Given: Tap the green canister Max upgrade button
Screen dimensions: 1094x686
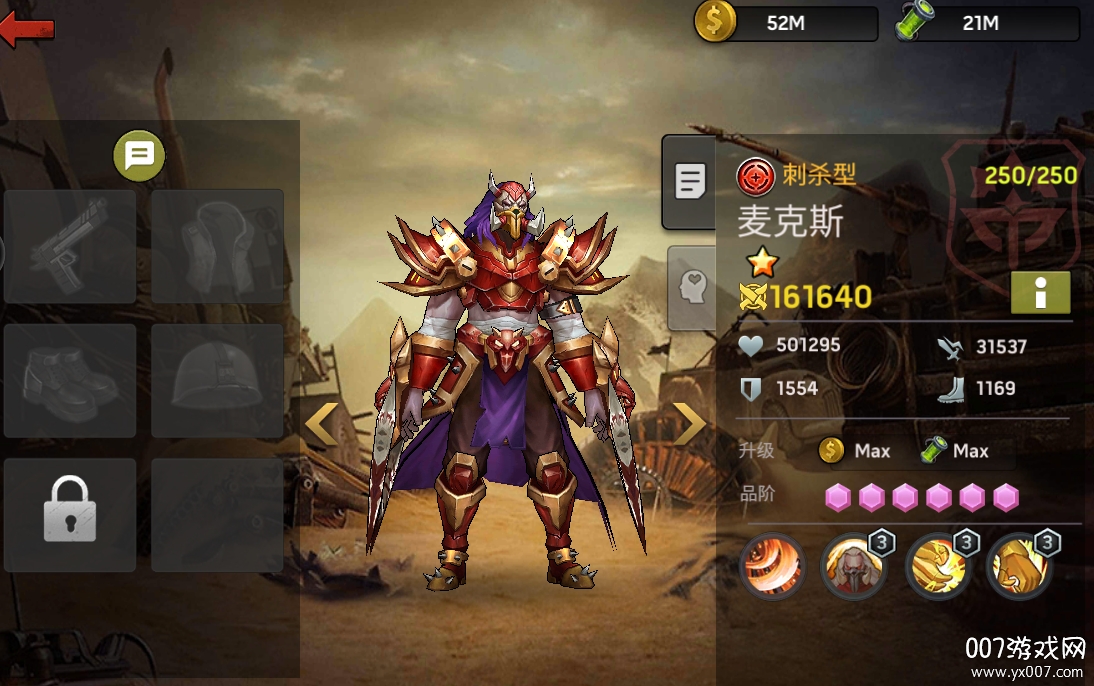Looking at the screenshot, I should coord(955,451).
